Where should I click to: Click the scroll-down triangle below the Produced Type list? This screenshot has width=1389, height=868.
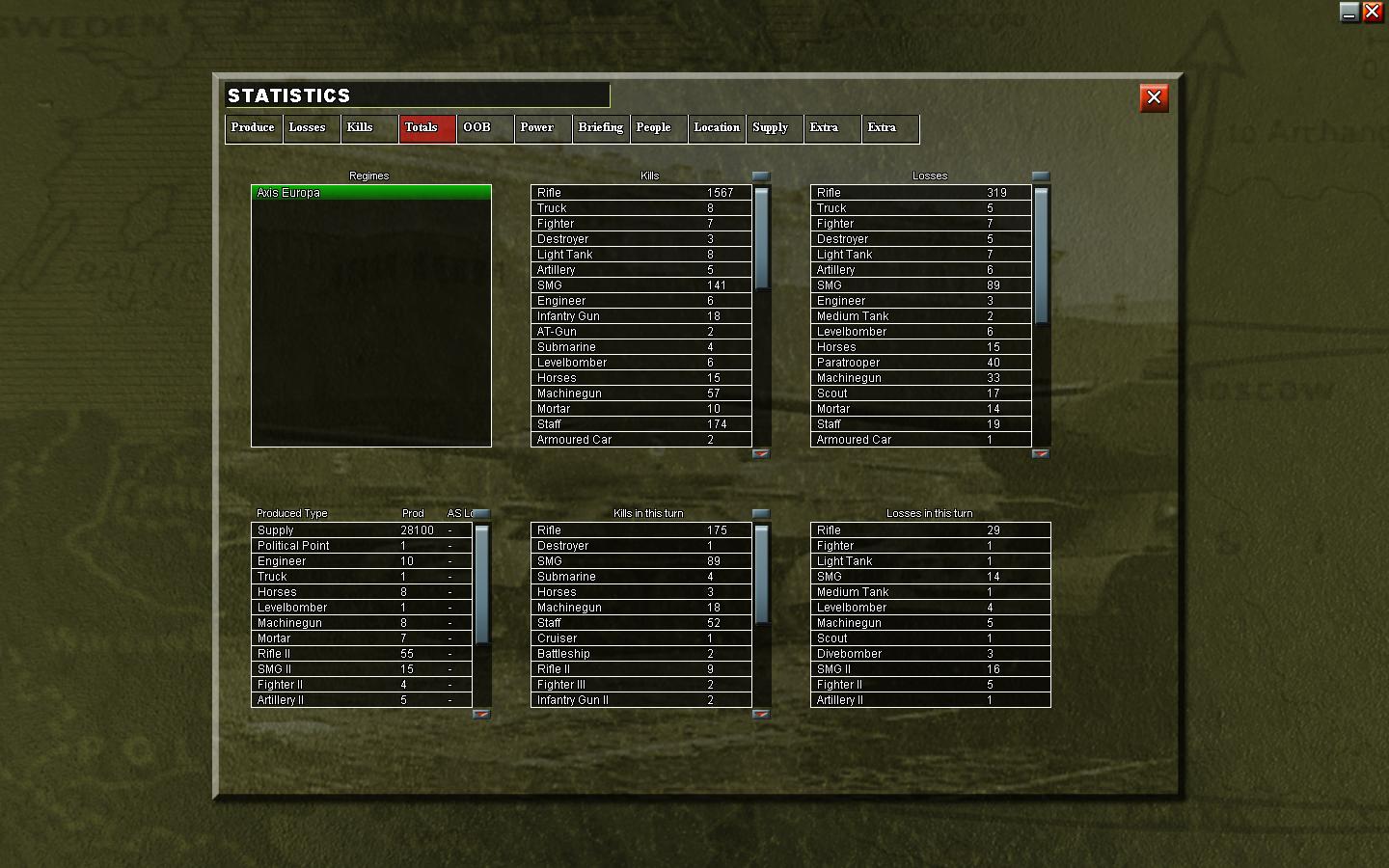pyautogui.click(x=479, y=713)
